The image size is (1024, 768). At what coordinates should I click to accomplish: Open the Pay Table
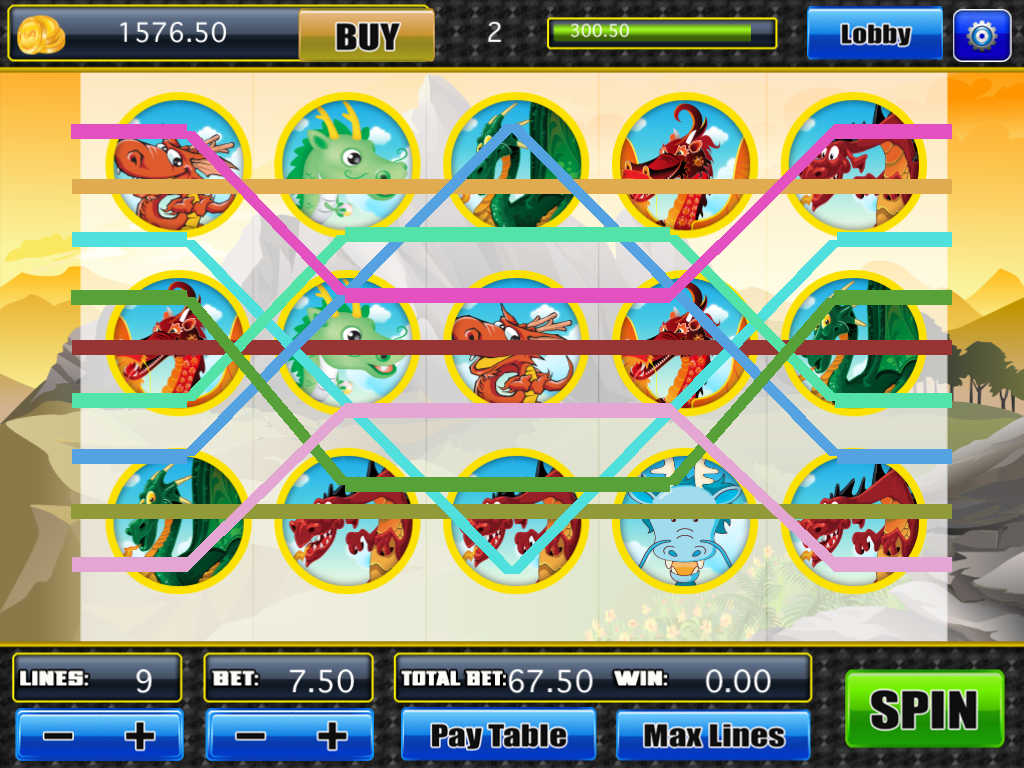(x=498, y=736)
